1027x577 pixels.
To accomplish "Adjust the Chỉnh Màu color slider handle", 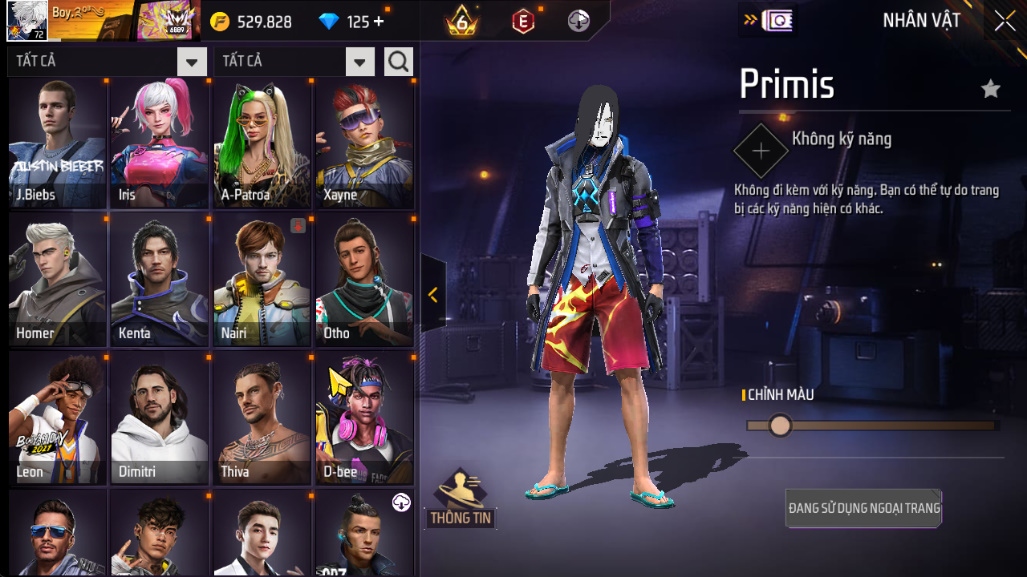I will pos(780,426).
